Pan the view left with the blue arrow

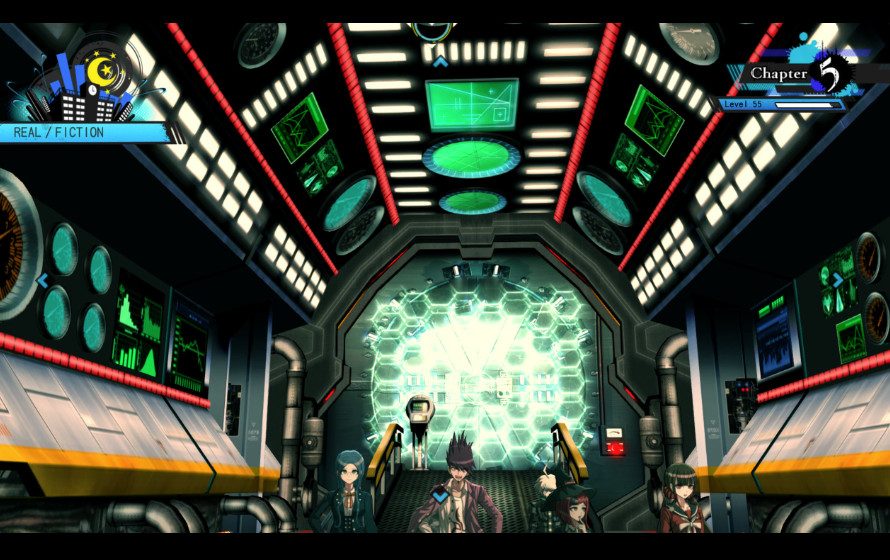(43, 281)
